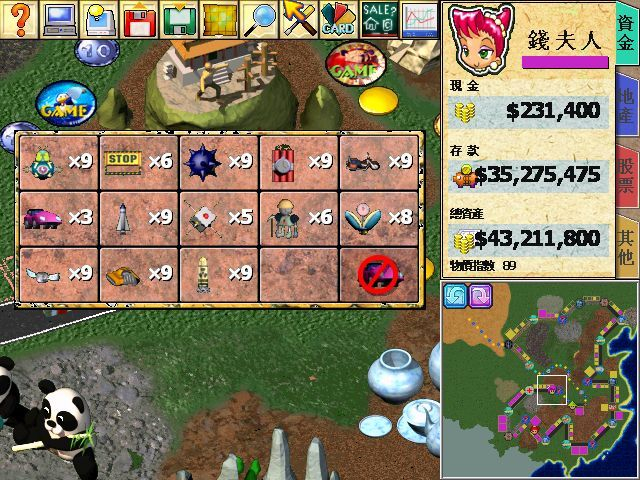Open the SALE property board icon

click(x=379, y=19)
